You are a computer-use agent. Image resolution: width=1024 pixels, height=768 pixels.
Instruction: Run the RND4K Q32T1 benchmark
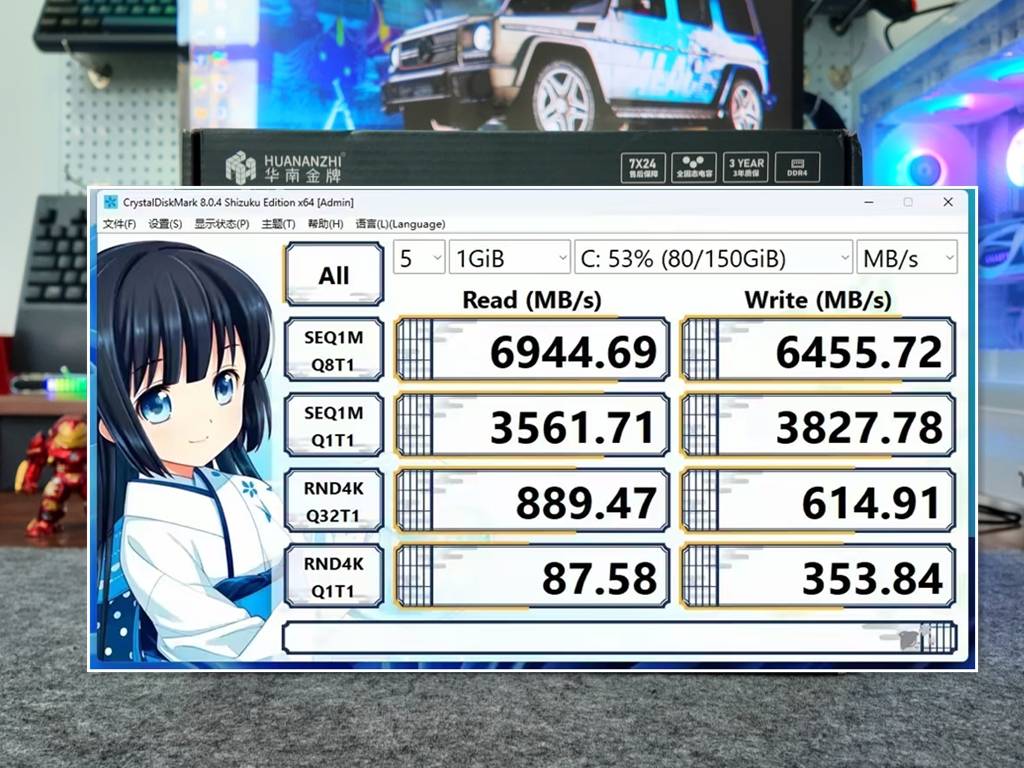[x=334, y=501]
